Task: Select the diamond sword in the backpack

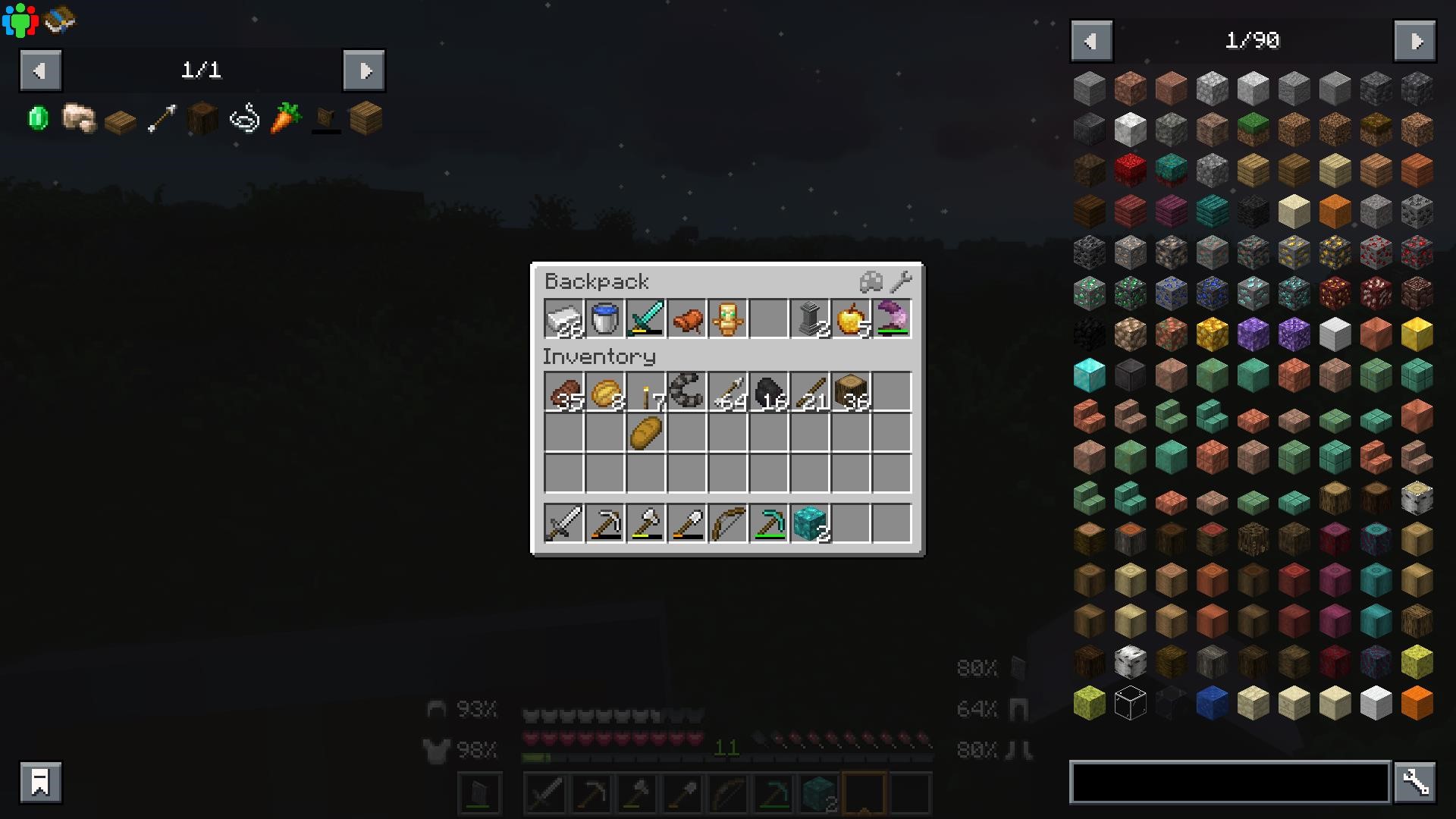Action: tap(645, 318)
